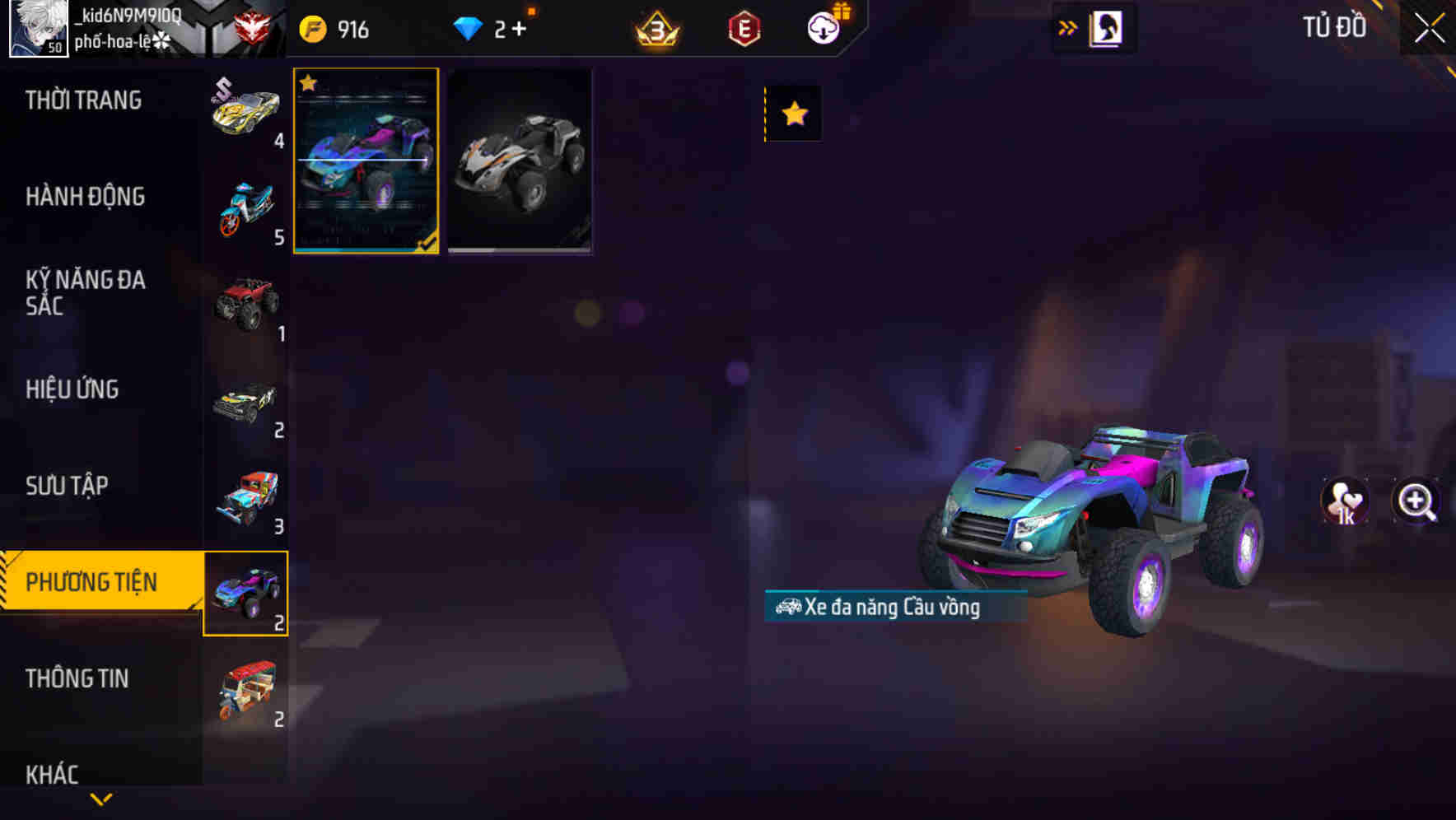Click the 1k likes icon beside the zoom button
Image resolution: width=1456 pixels, height=820 pixels.
(x=1345, y=501)
